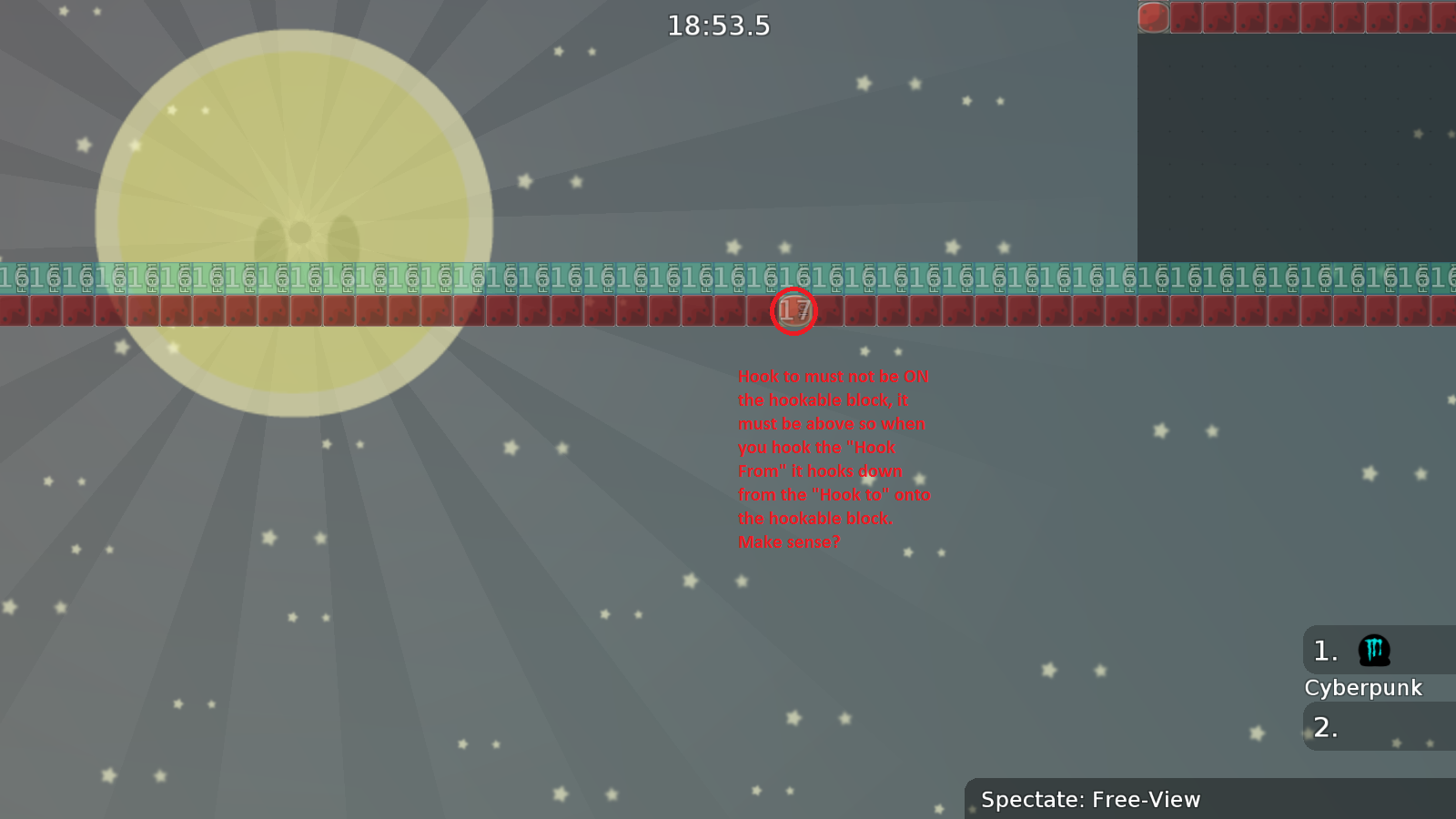Select the red corner tile at top right

(1151, 15)
